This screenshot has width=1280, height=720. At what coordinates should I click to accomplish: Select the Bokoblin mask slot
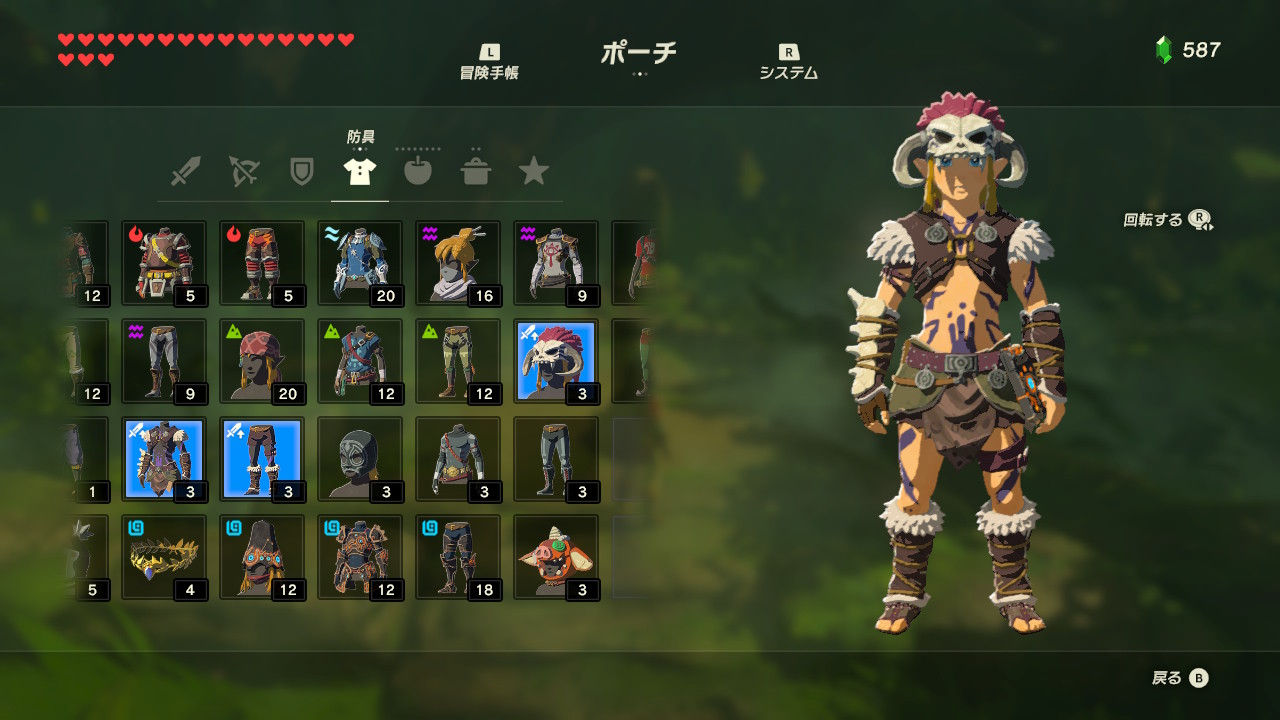(556, 557)
